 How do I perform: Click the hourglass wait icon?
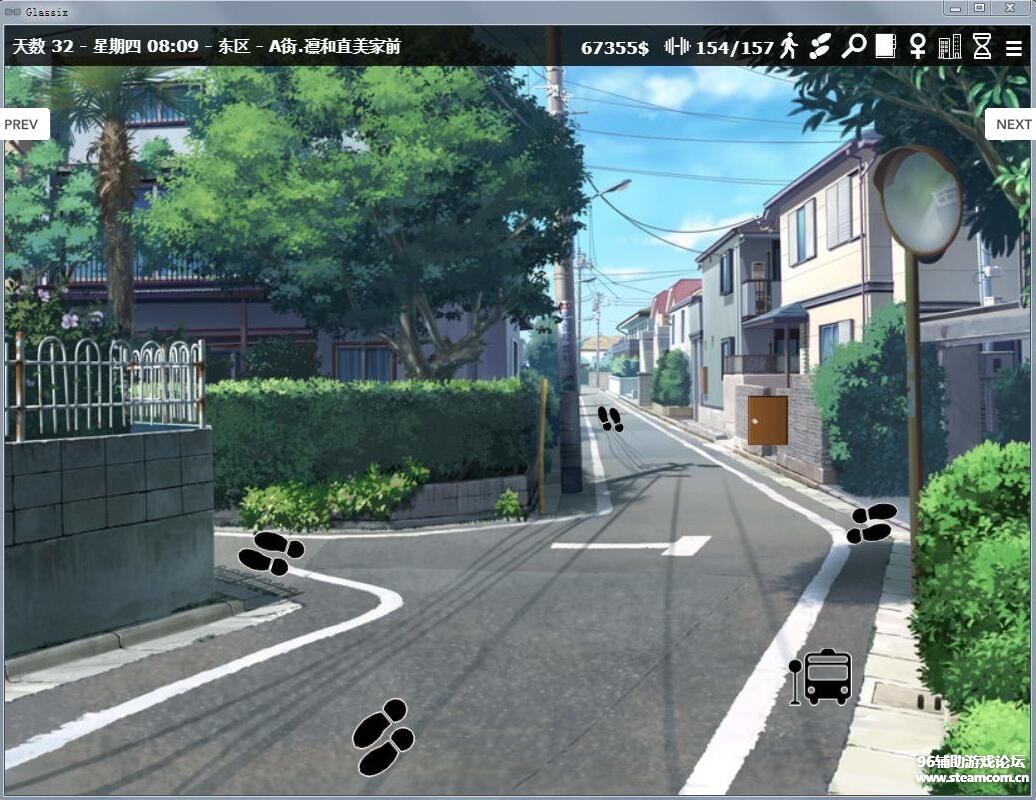(x=982, y=46)
